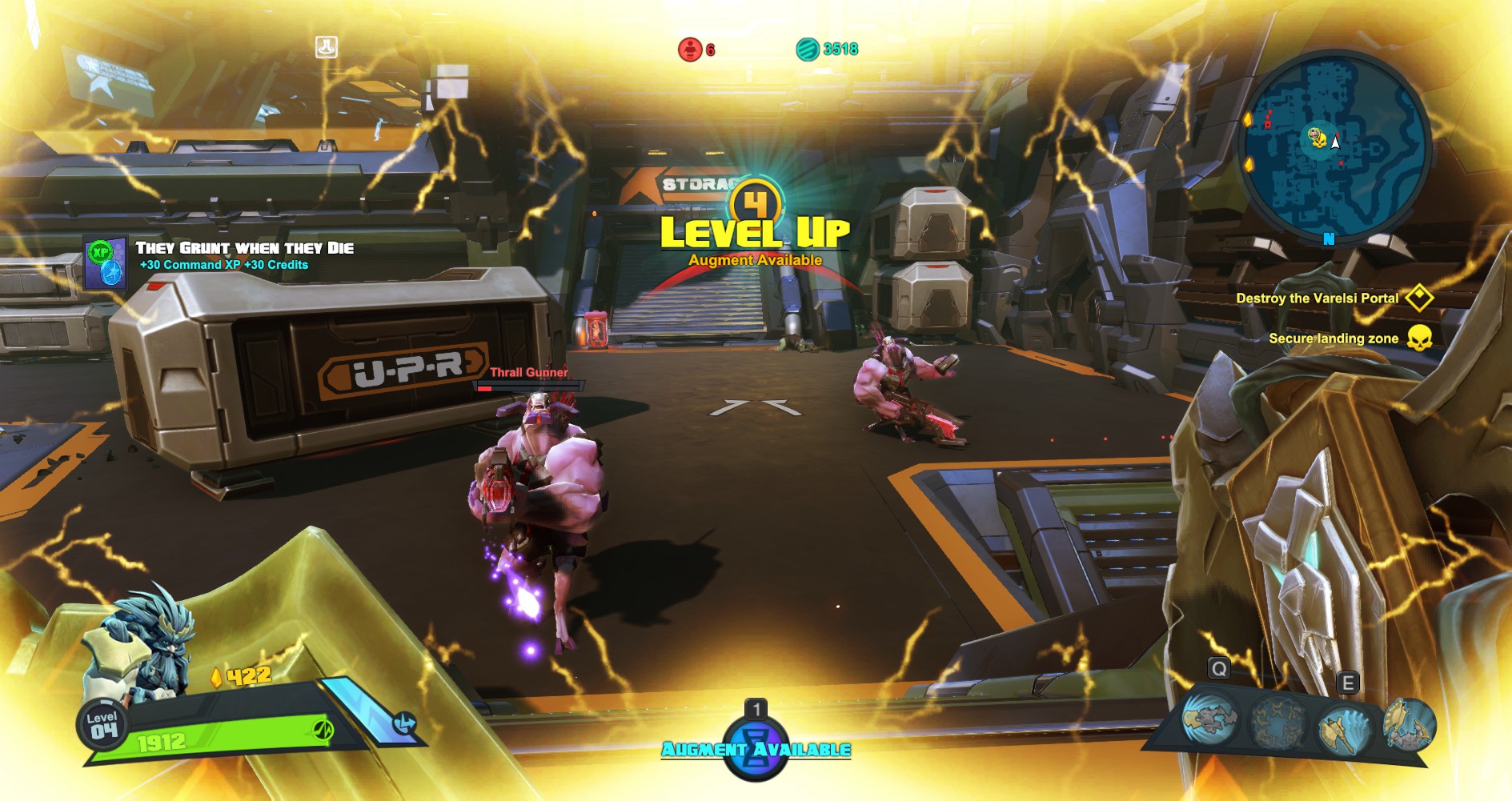This screenshot has width=1512, height=801.
Task: Click the Level 04 badge
Action: click(103, 726)
